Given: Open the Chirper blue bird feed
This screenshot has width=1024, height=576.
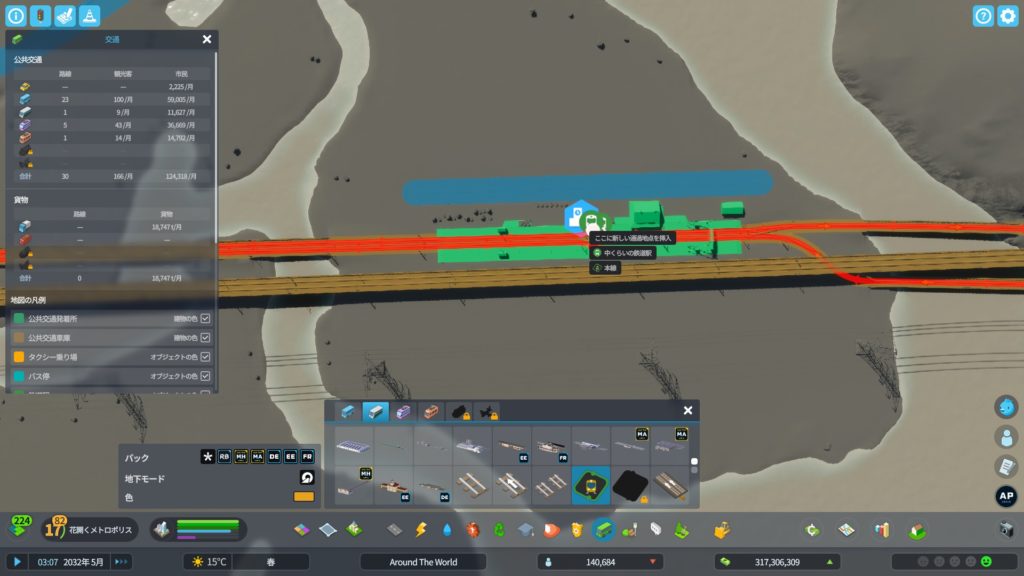Looking at the screenshot, I should coord(1006,407).
